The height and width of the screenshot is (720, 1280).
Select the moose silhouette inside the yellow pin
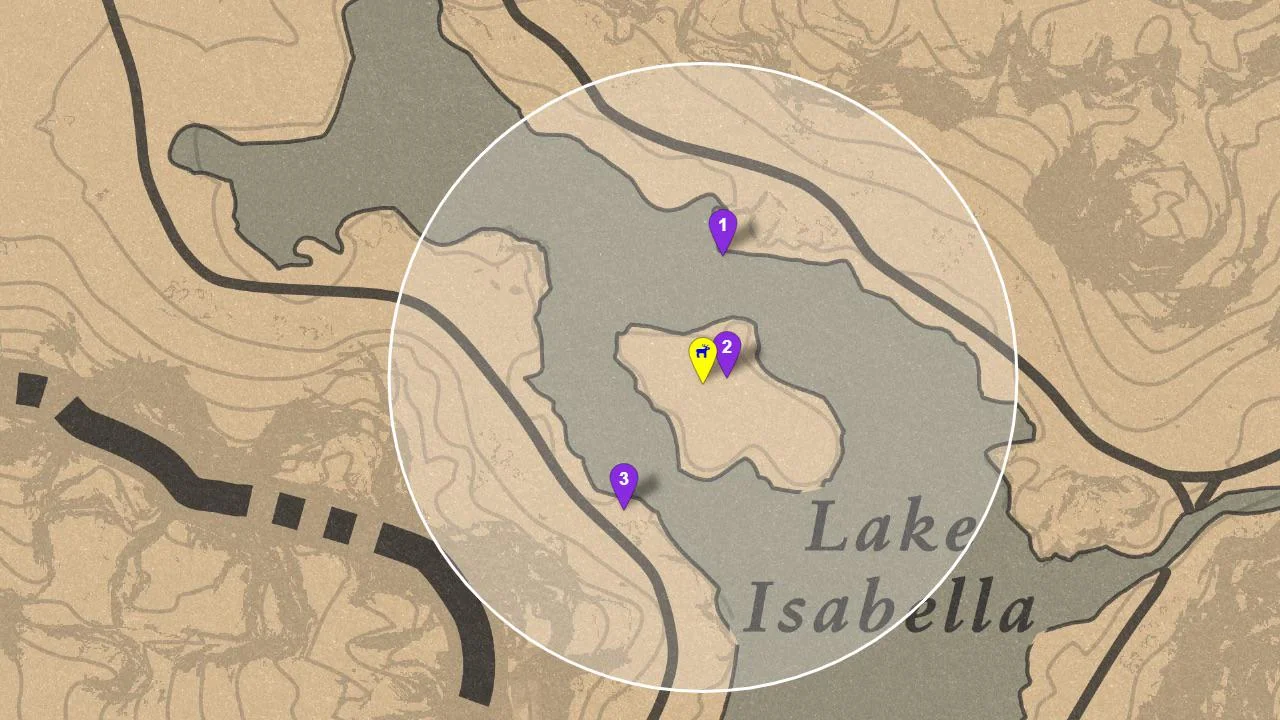[703, 352]
